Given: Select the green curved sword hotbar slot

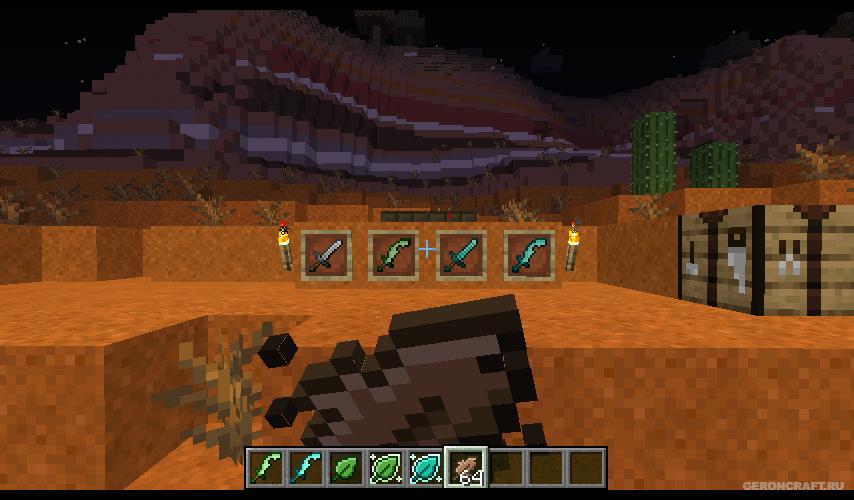Looking at the screenshot, I should (x=267, y=467).
